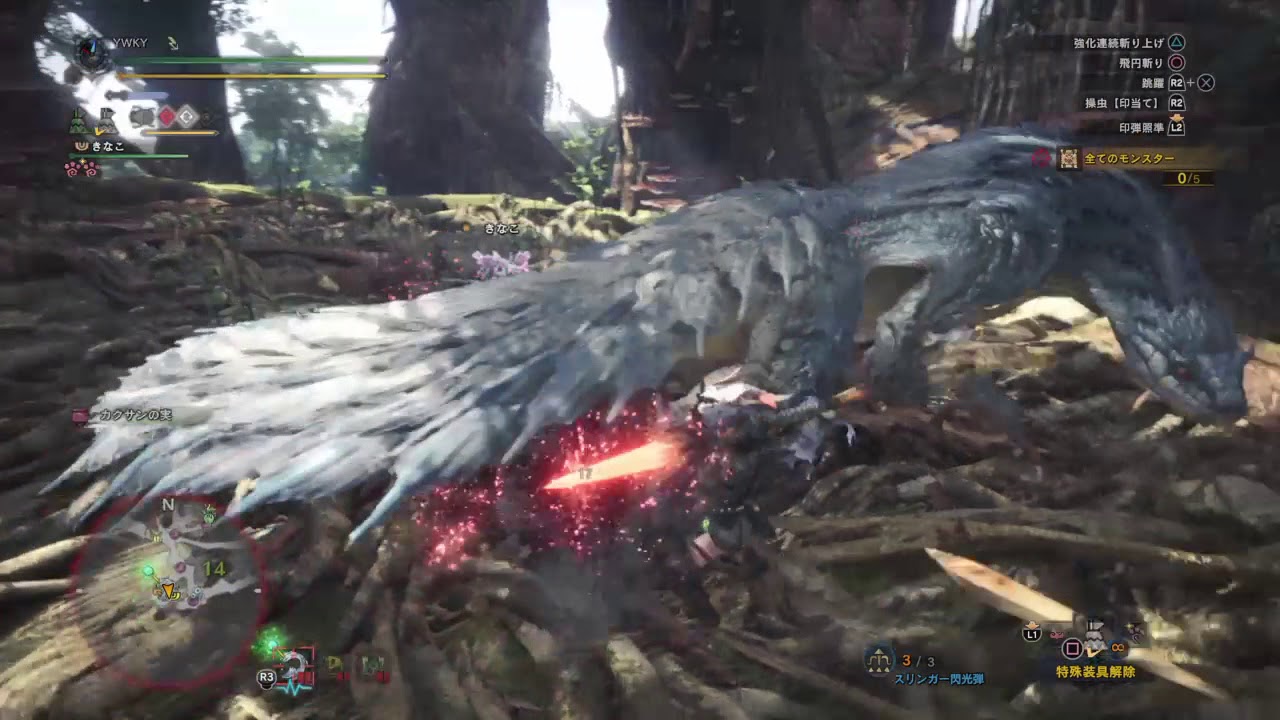Click the white kinsect extract diamond
The width and height of the screenshot is (1280, 720).
(187, 117)
